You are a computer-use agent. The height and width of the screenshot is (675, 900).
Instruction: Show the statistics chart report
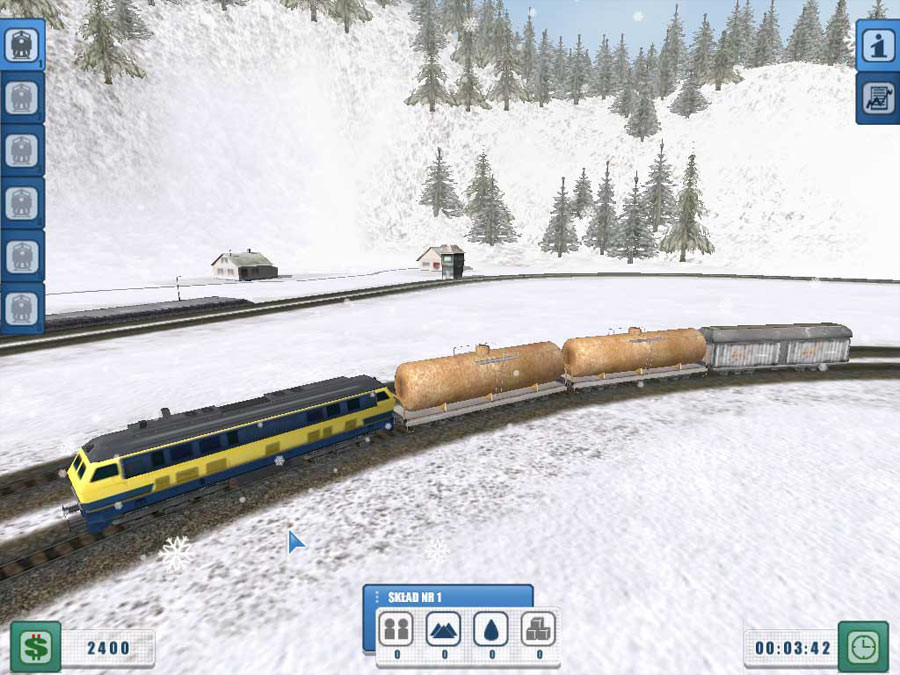[877, 99]
